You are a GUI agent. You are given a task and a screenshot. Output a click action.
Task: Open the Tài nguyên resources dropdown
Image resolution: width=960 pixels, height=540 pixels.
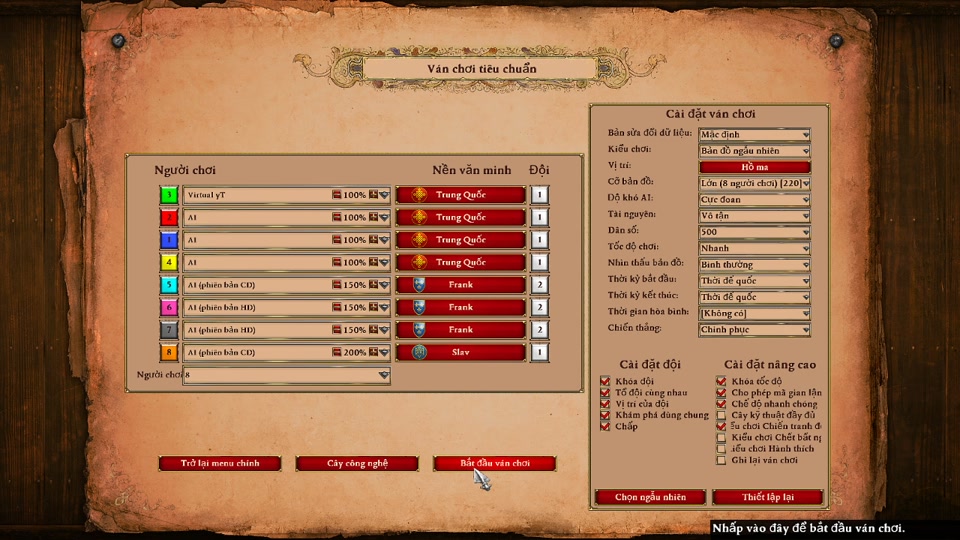tap(754, 215)
